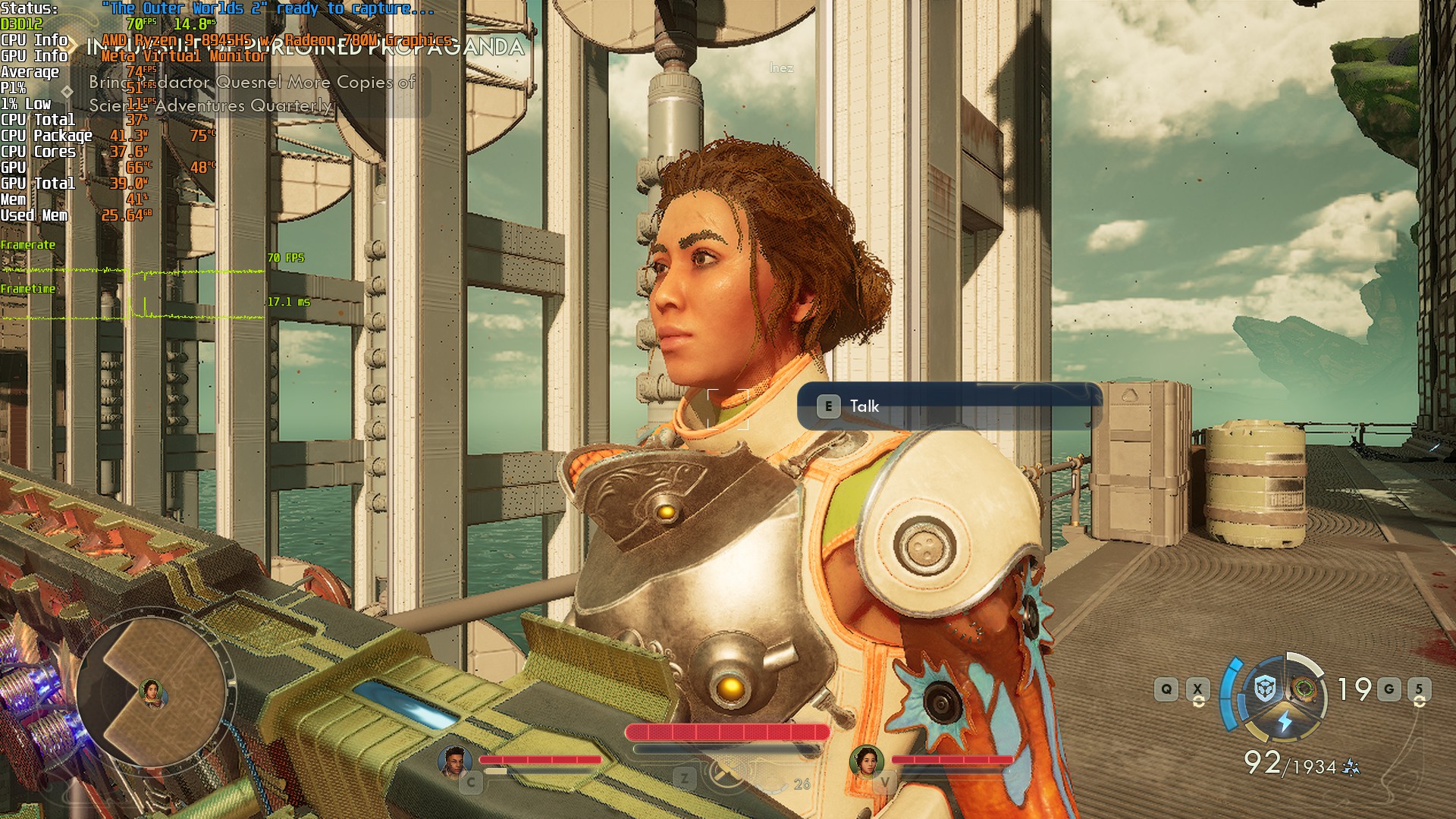This screenshot has height=819, width=1456.
Task: Select the shield gadget icon in the ability wheel
Action: 1263,689
